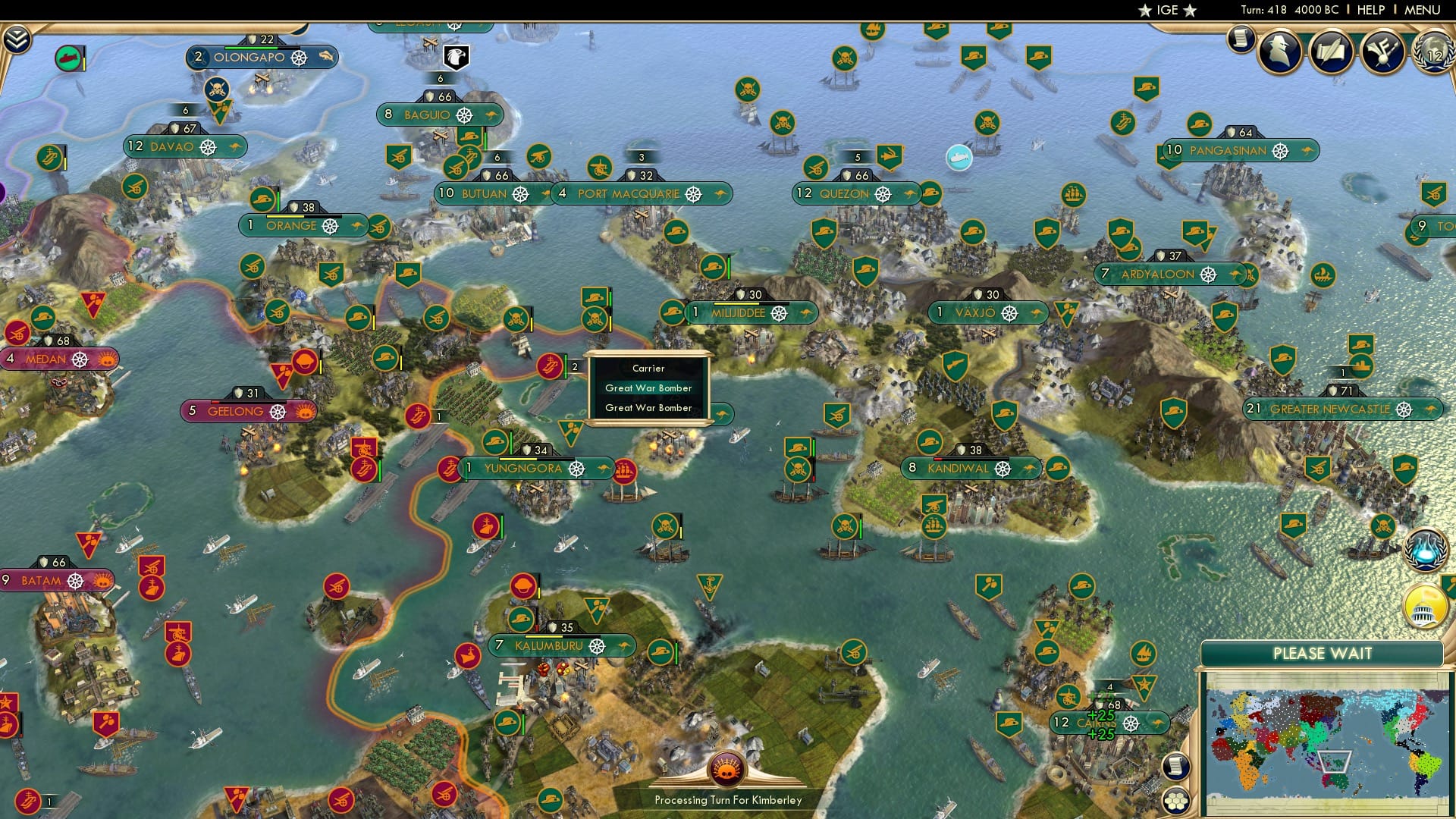Open the game MENU
Image resolution: width=1456 pixels, height=819 pixels.
tap(1423, 10)
